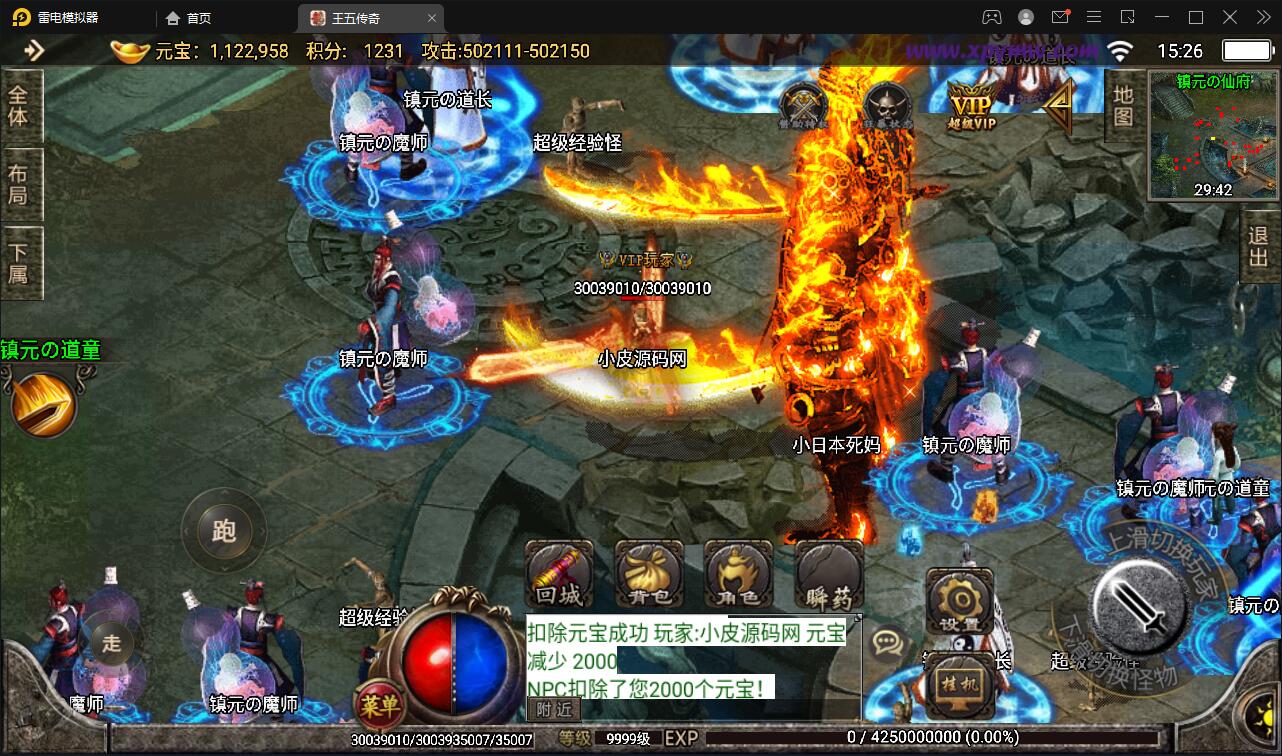
Task: Select the 跑 run movement mode
Action: (x=223, y=530)
